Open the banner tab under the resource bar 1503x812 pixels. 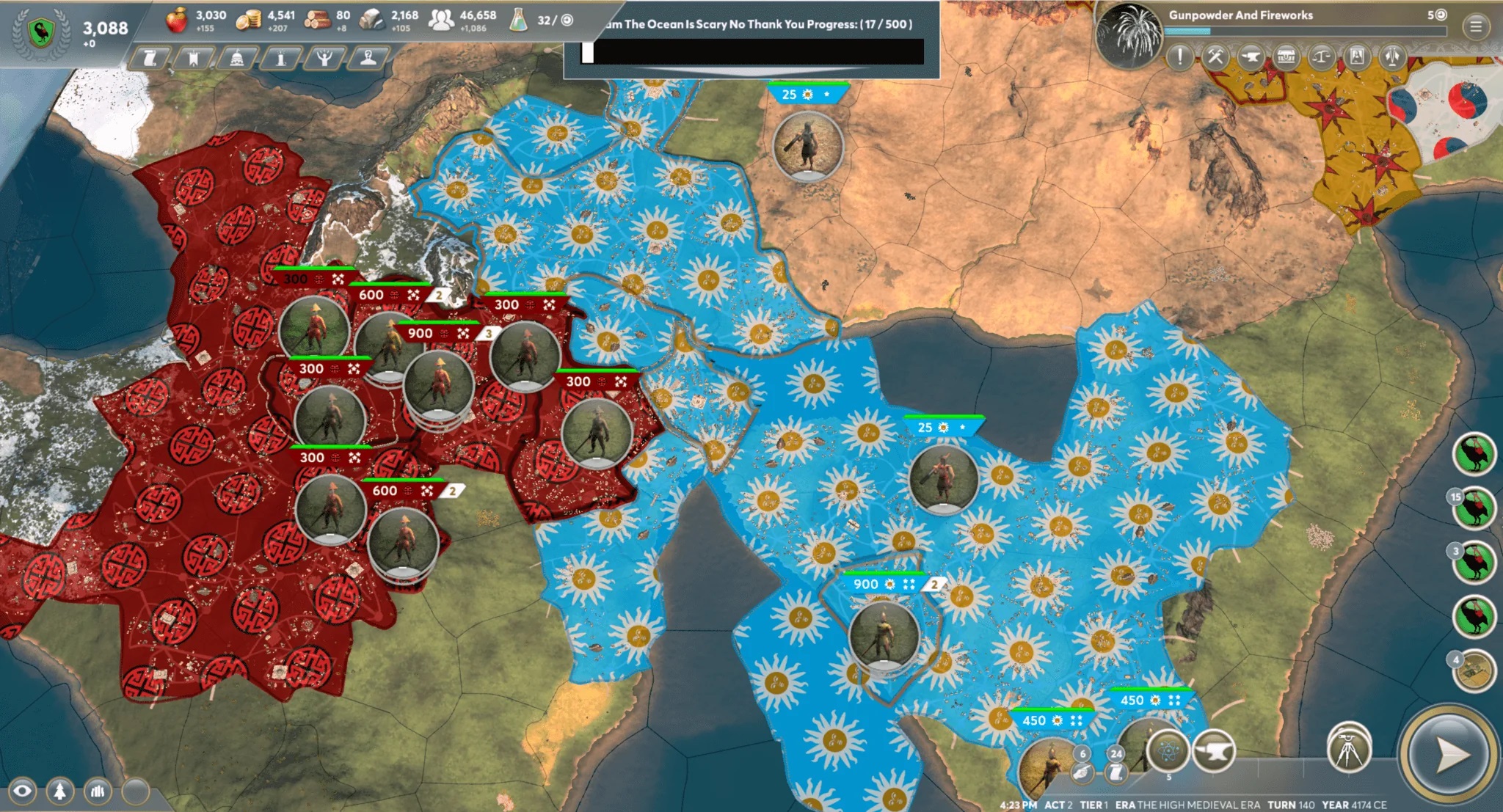pos(194,59)
